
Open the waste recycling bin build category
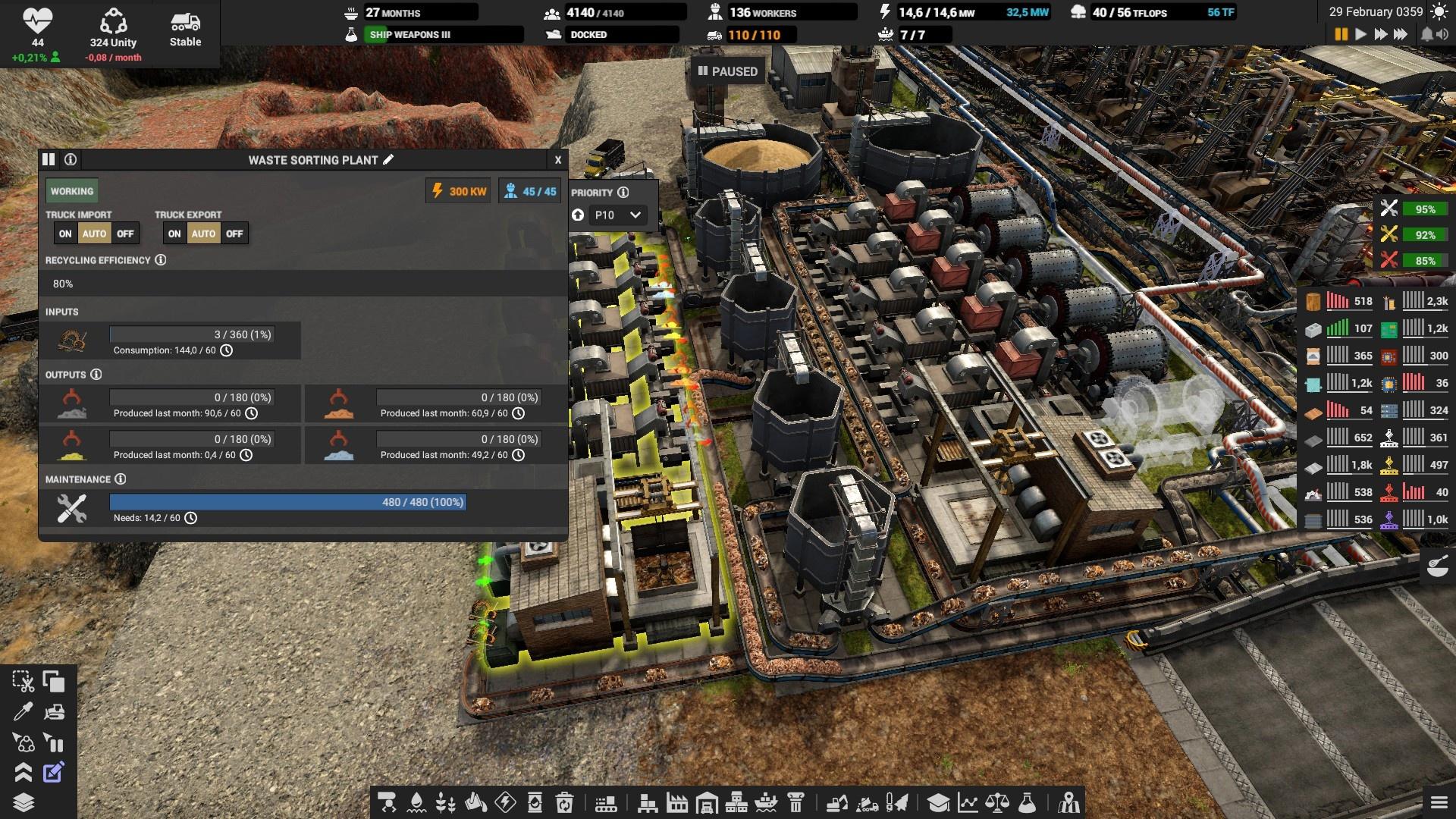click(564, 802)
